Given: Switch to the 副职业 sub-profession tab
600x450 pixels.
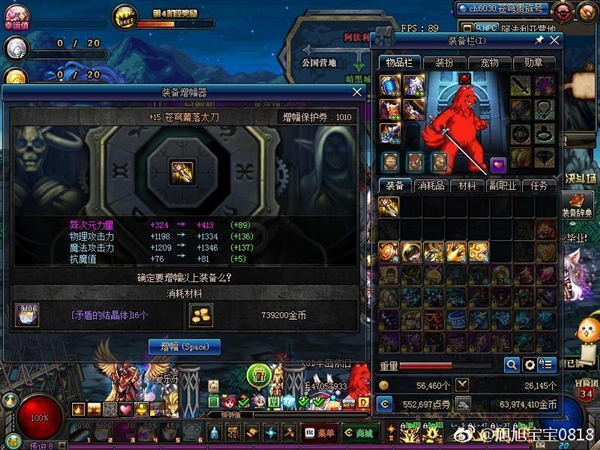Looking at the screenshot, I should coord(502,185).
